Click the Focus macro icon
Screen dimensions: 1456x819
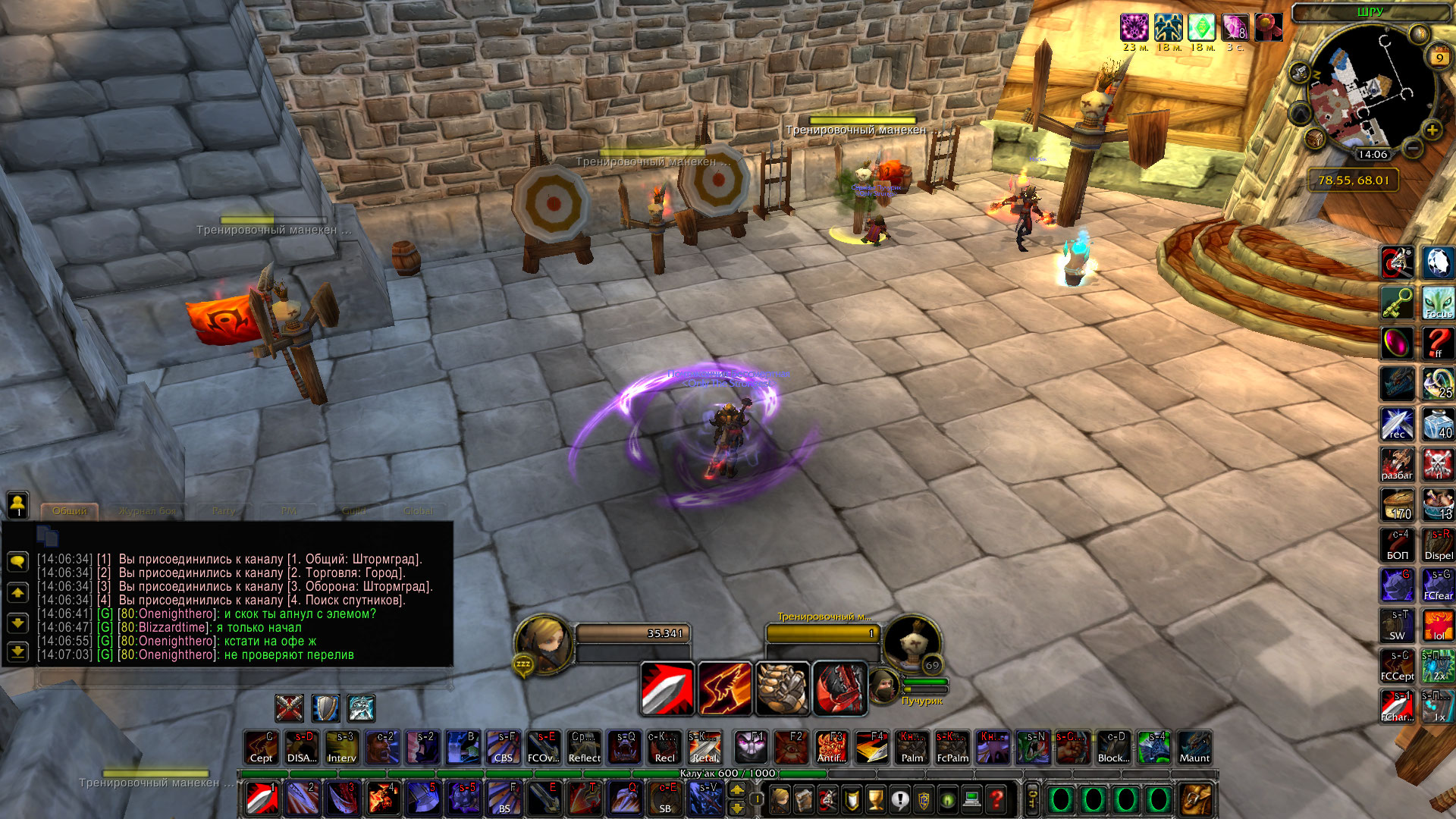click(1438, 303)
